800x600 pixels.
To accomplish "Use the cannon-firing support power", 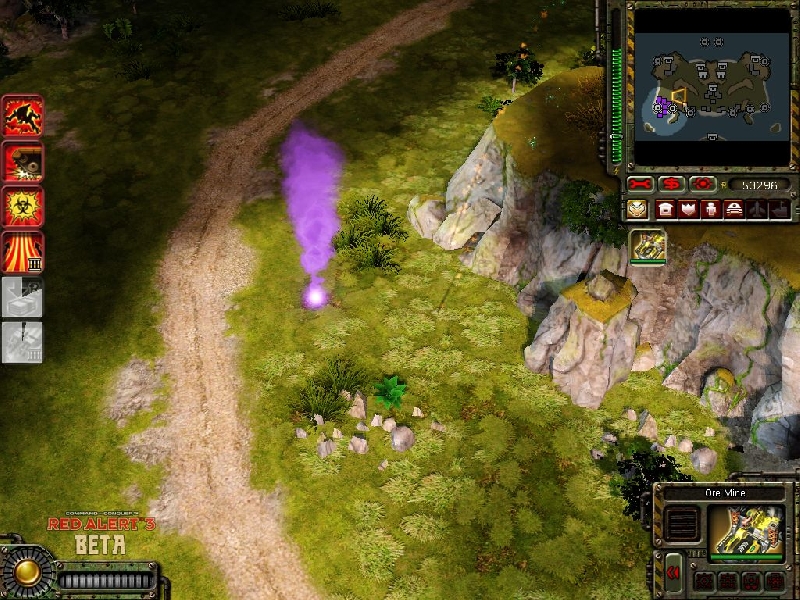I will (x=21, y=161).
